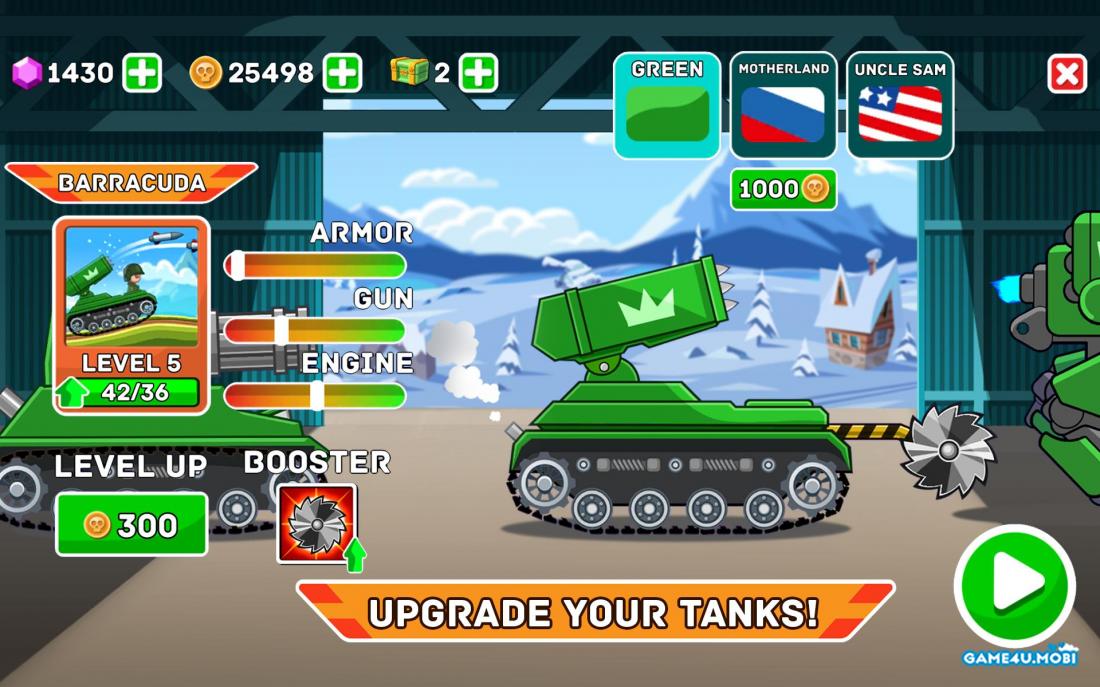Start the battle with green play button
1100x687 pixels.
pyautogui.click(x=1014, y=585)
